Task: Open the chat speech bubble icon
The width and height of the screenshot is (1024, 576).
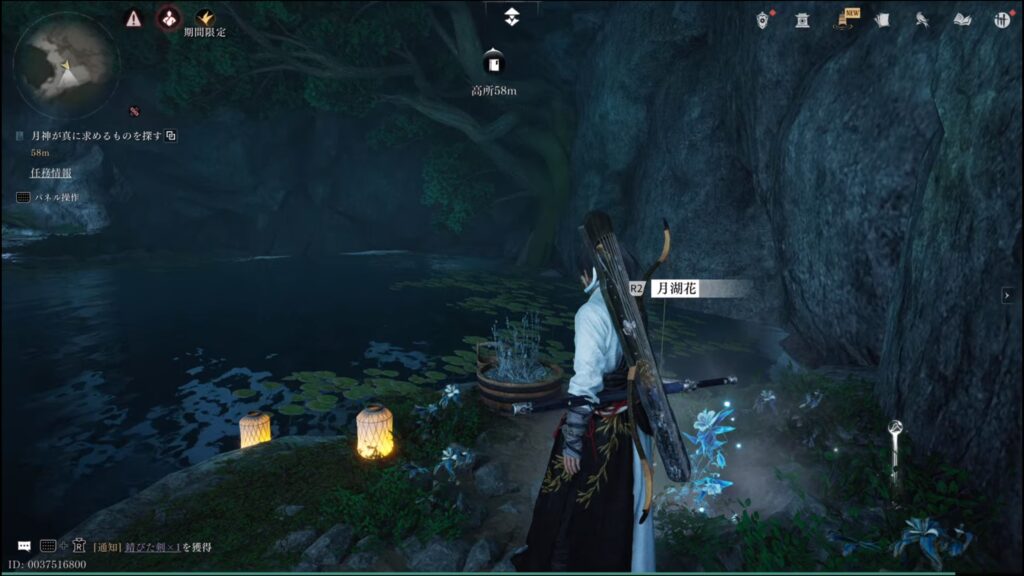Action: tap(23, 546)
